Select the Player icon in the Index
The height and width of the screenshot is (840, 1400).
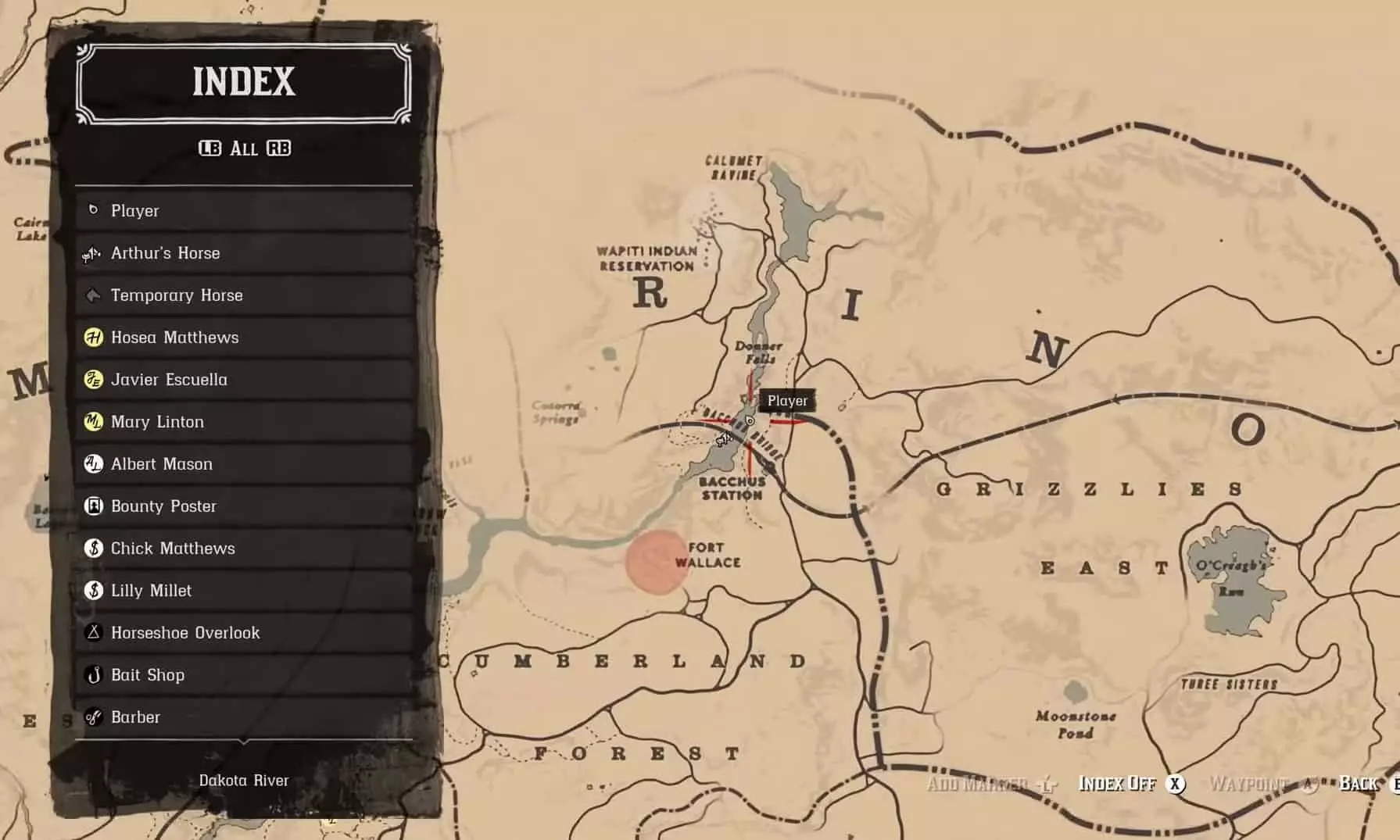coord(94,210)
